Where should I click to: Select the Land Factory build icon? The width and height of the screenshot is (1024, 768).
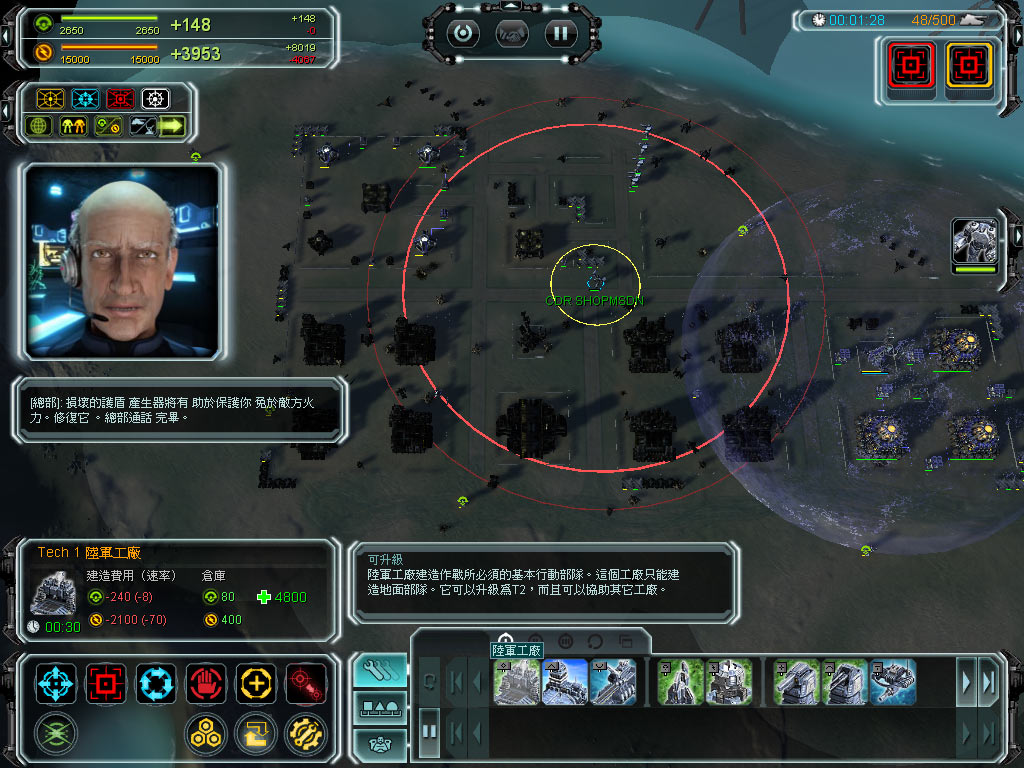point(517,681)
